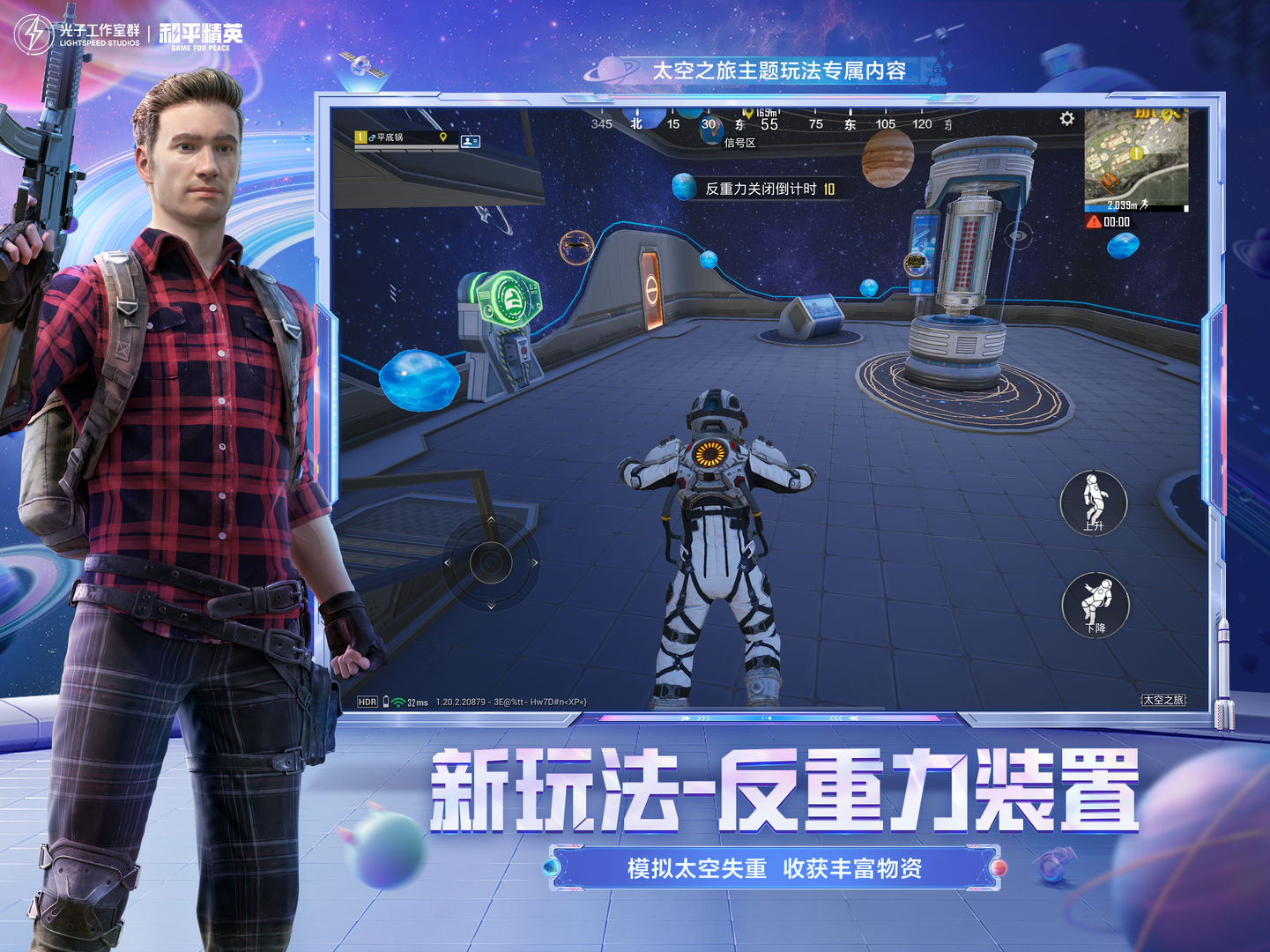Select the 太空之旅 mode label
1270x952 pixels.
coord(1164,701)
